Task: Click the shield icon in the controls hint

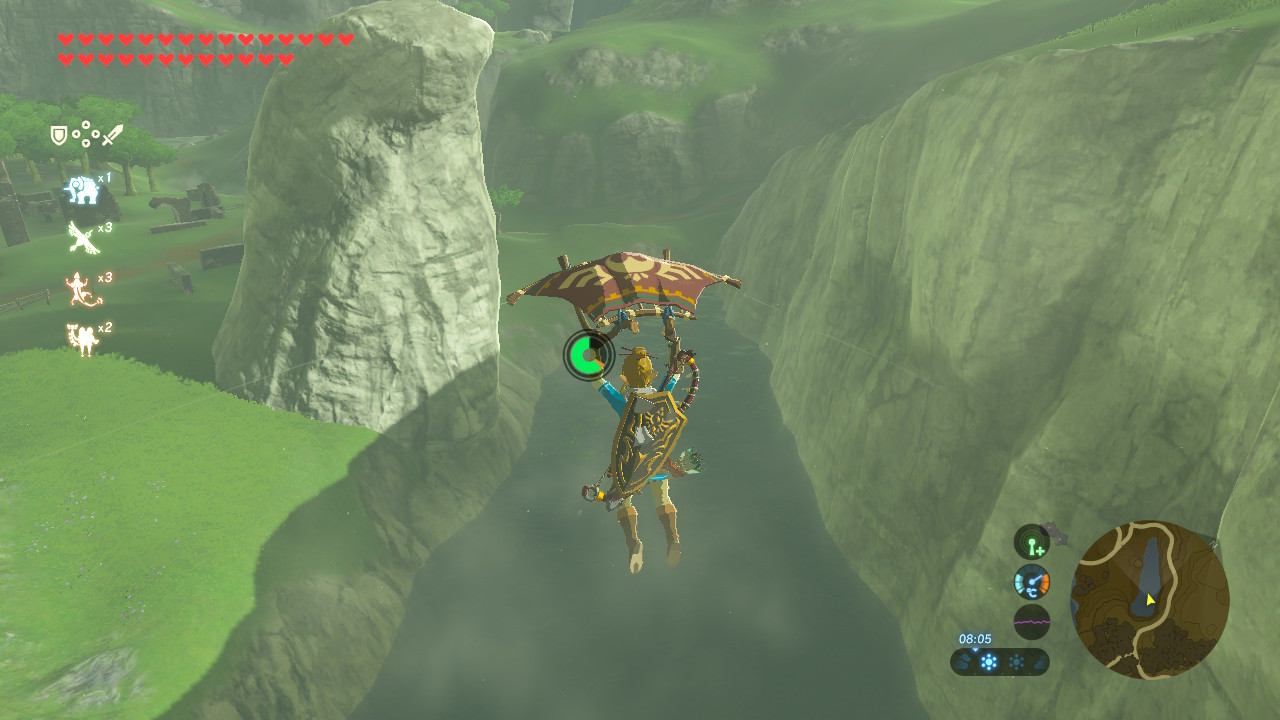Action: pyautogui.click(x=59, y=133)
